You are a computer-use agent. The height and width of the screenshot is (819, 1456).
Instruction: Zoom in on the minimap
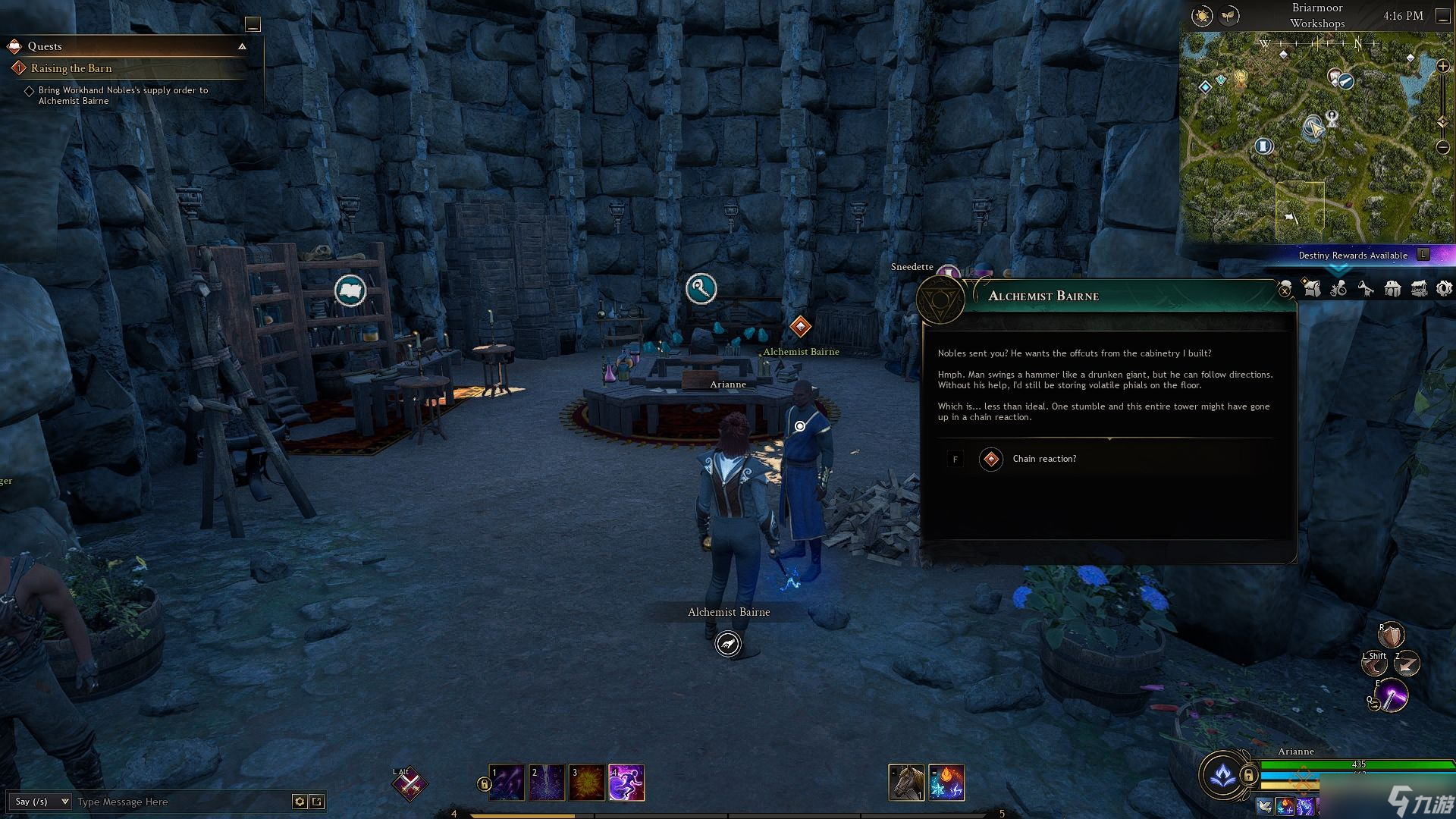1442,67
